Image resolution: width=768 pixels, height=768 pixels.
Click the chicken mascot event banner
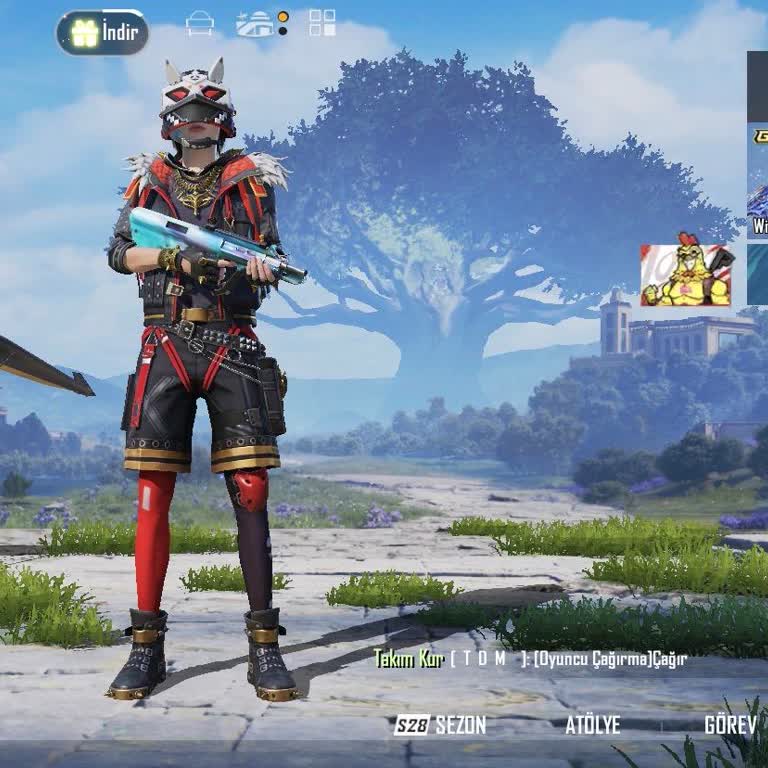(x=687, y=275)
